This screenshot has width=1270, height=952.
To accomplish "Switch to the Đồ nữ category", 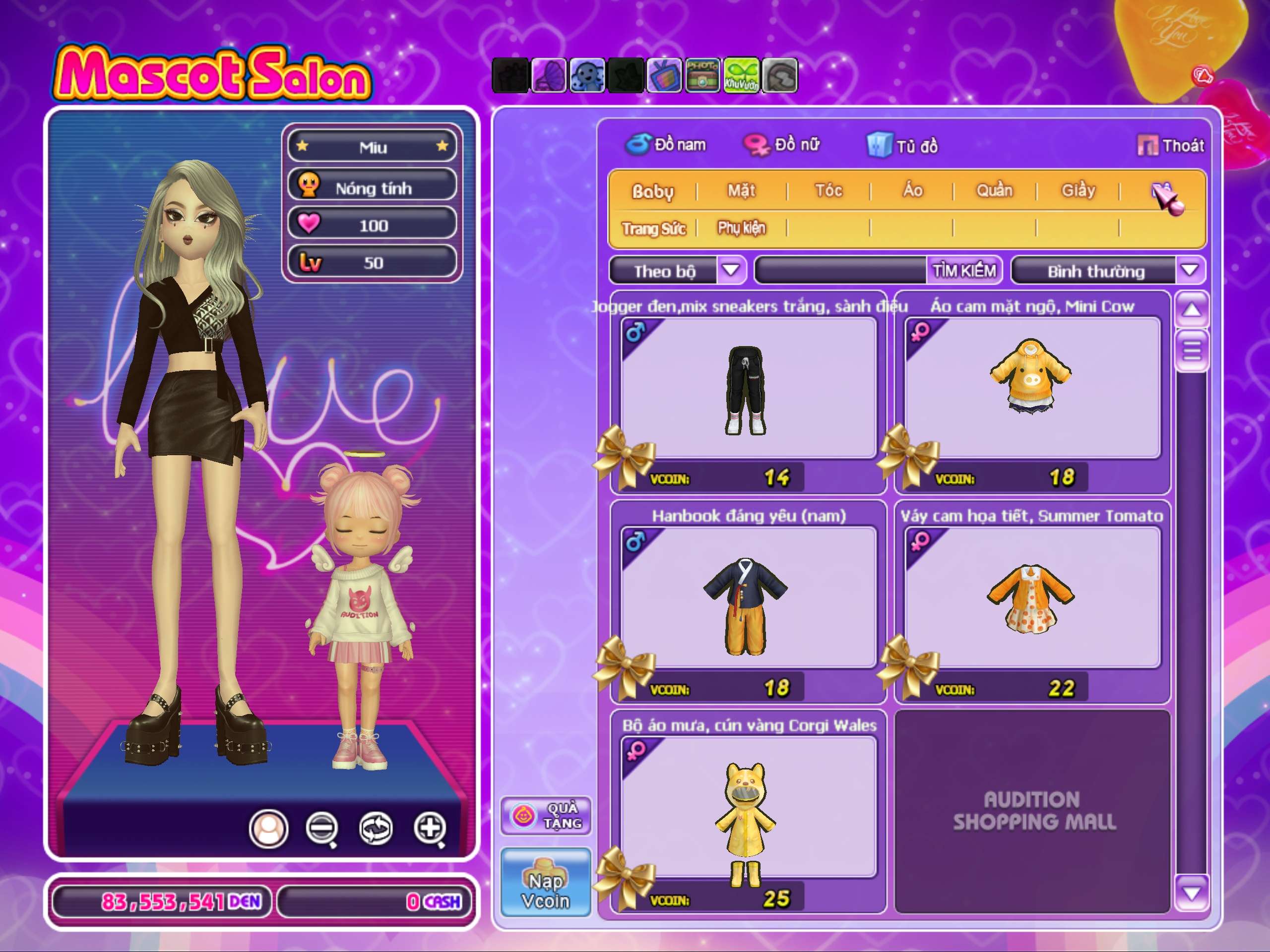I will (782, 145).
